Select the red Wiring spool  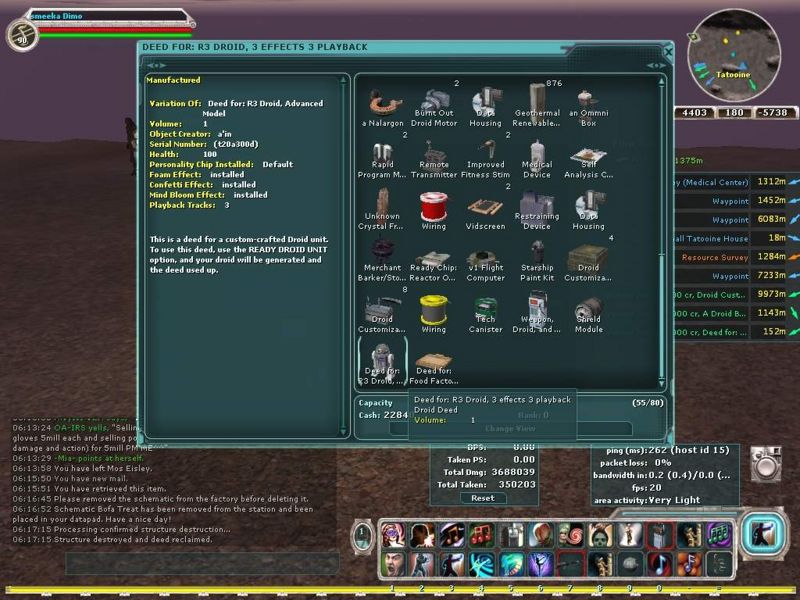pos(433,207)
